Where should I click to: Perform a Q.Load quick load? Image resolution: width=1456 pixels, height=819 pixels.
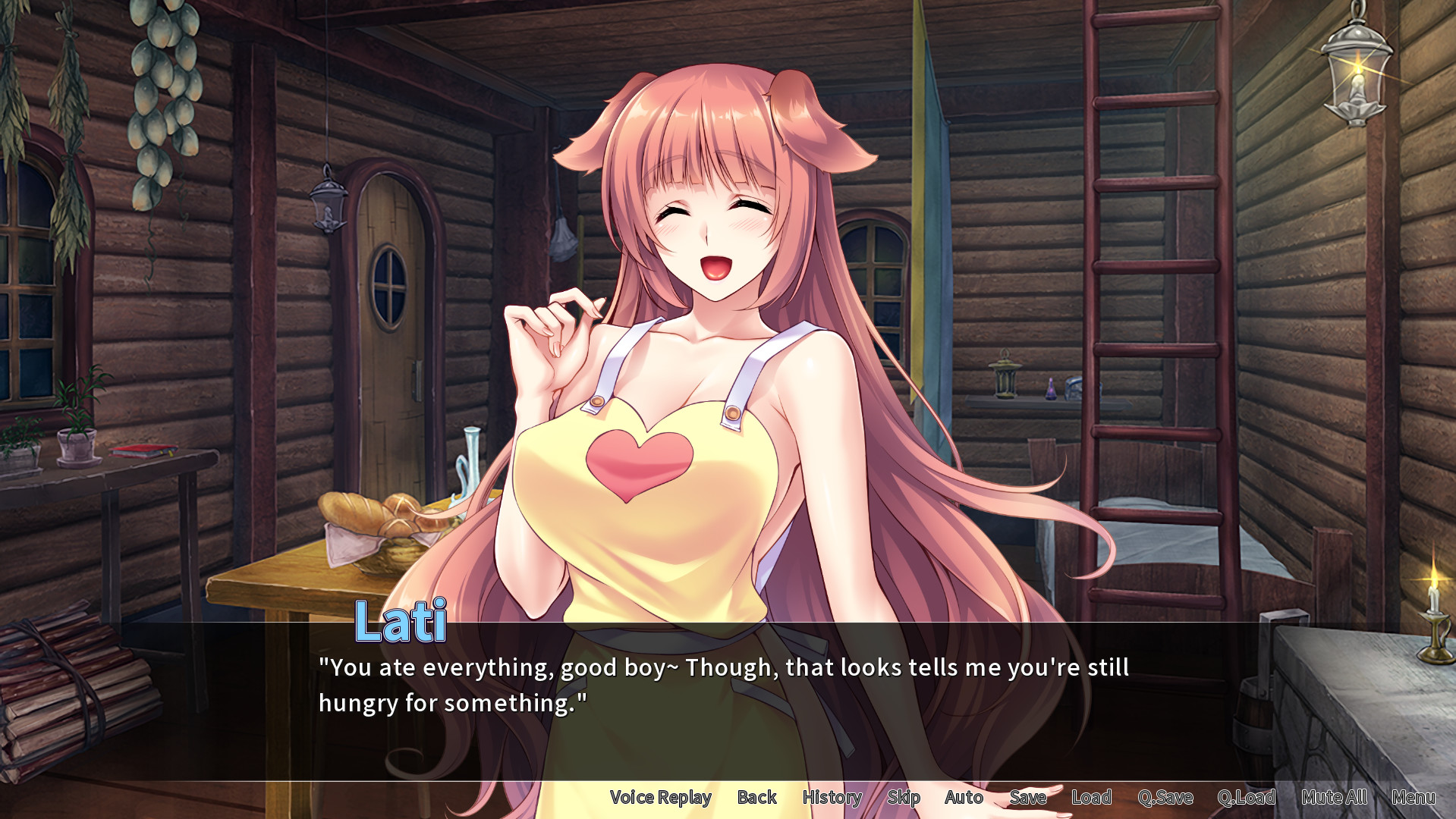pyautogui.click(x=1248, y=797)
